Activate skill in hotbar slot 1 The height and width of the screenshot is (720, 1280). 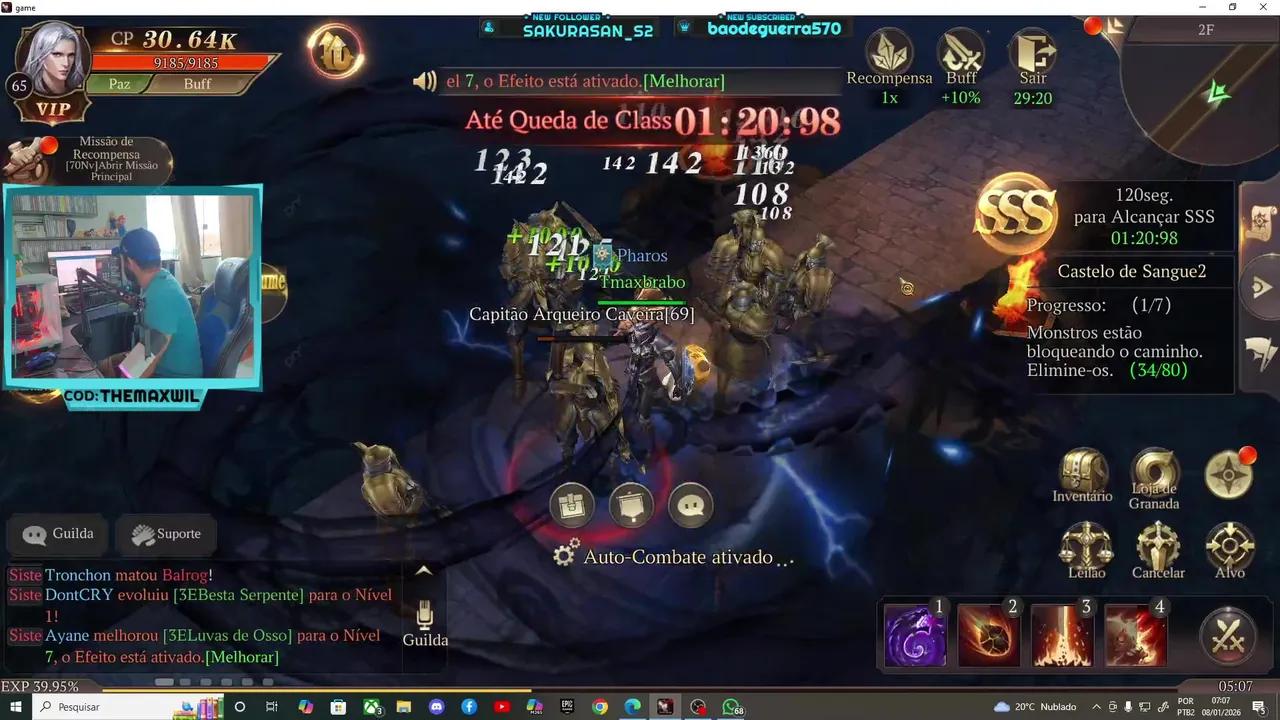(x=913, y=634)
